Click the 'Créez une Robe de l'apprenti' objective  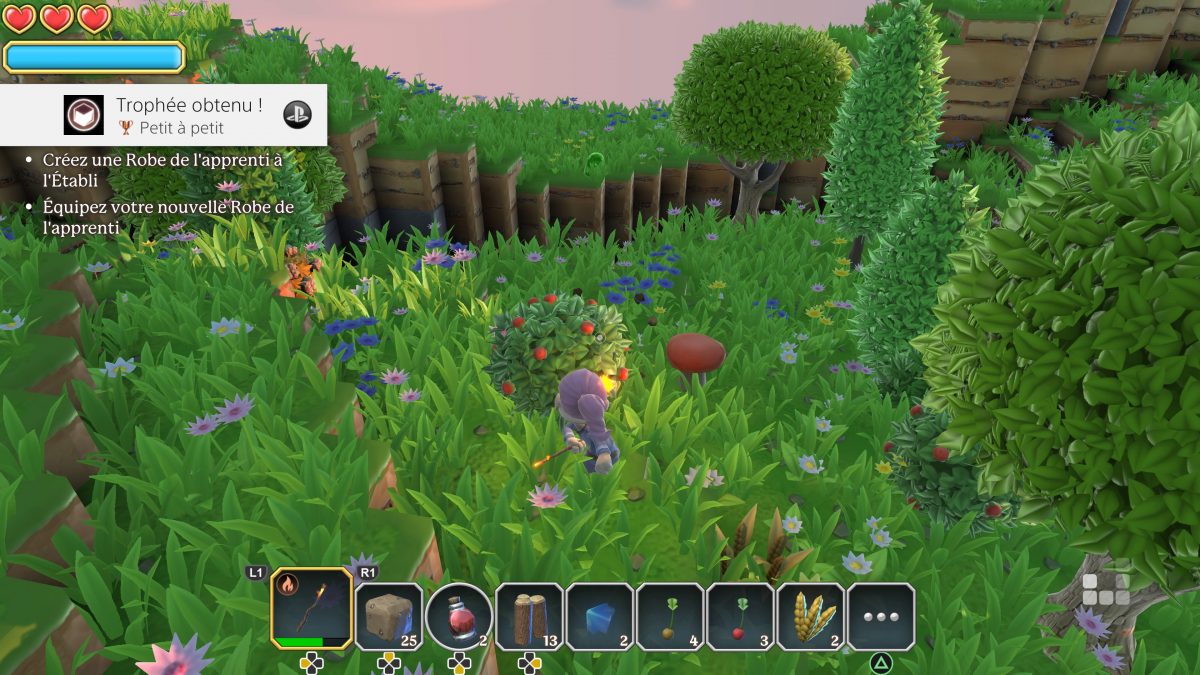(163, 168)
